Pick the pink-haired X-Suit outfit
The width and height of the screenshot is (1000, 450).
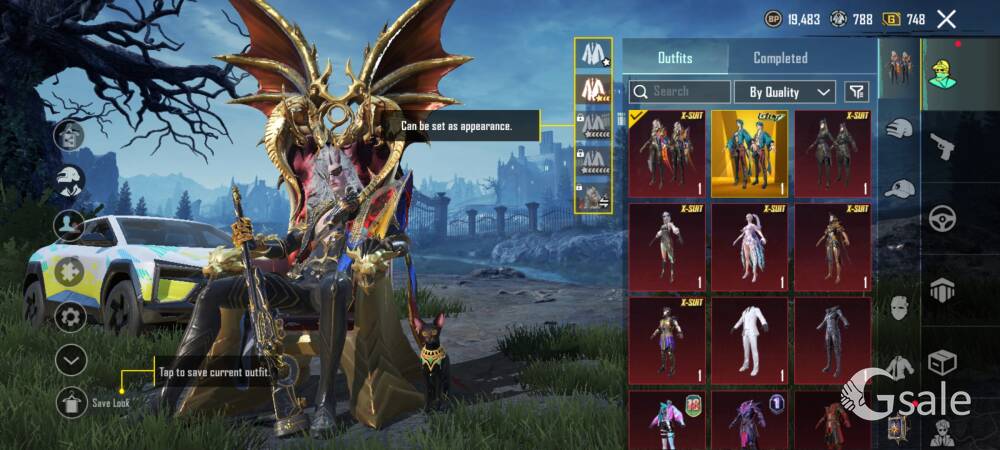[x=749, y=247]
